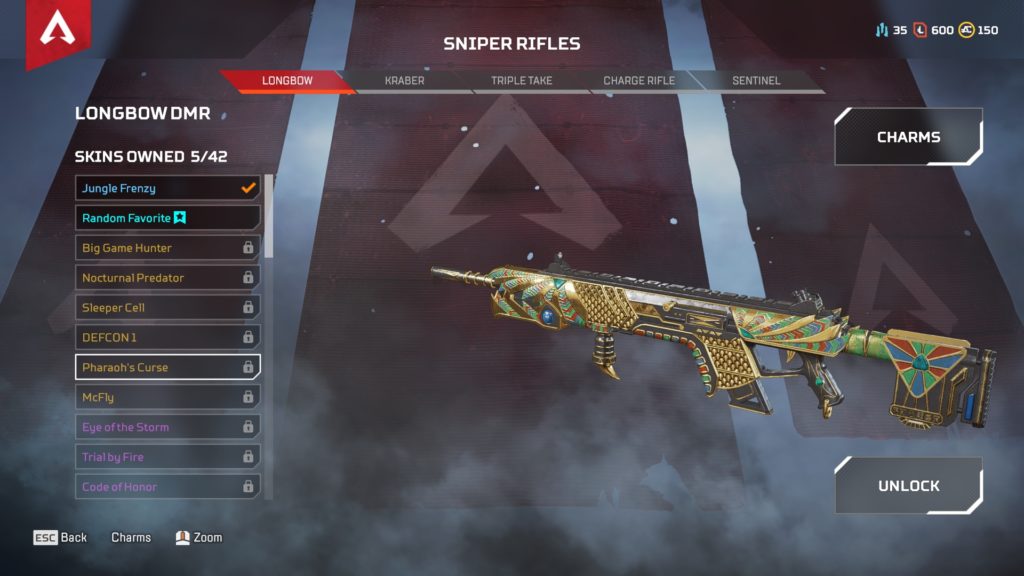Select the Nocturnal Predator skin
This screenshot has width=1024, height=576.
click(167, 278)
